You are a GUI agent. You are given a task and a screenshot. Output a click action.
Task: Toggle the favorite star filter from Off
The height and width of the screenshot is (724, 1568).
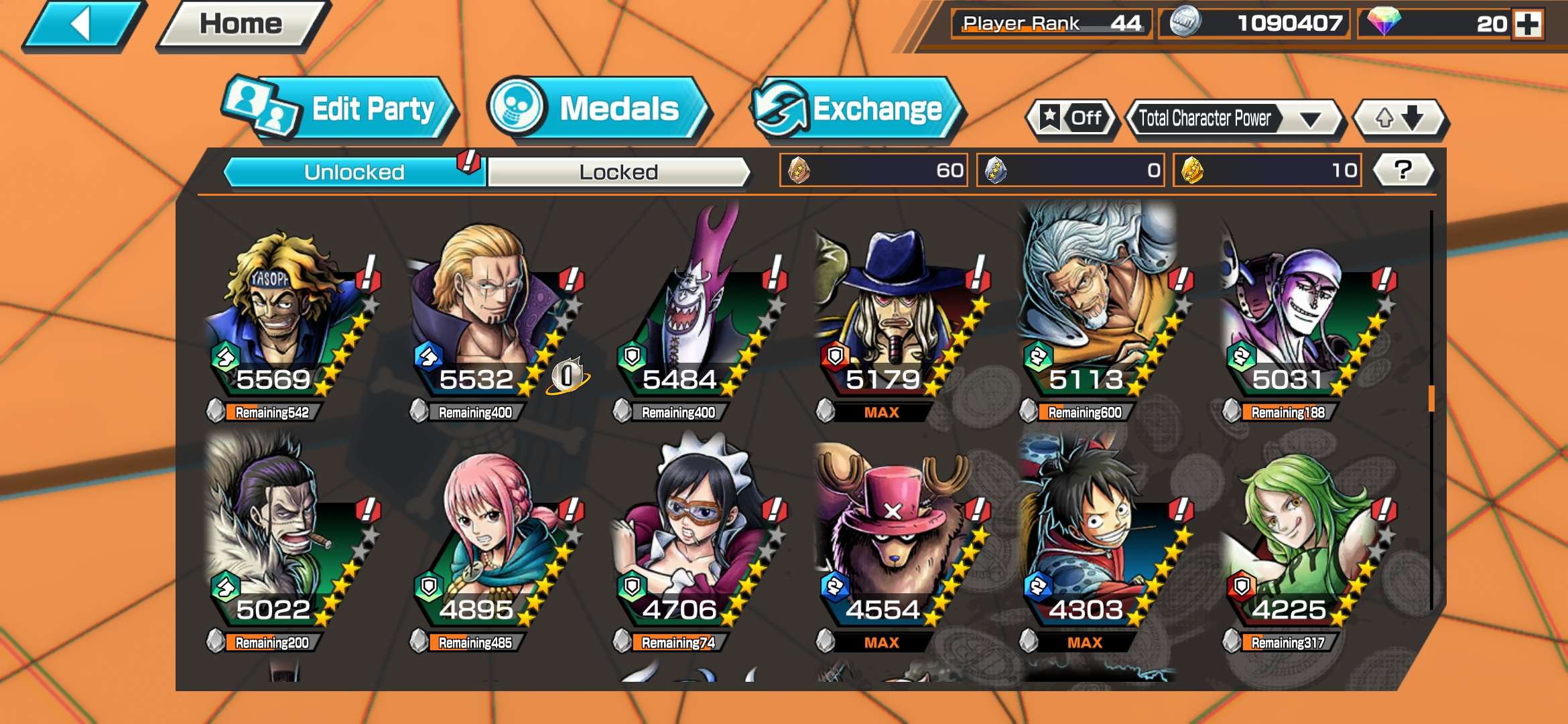(x=1072, y=118)
